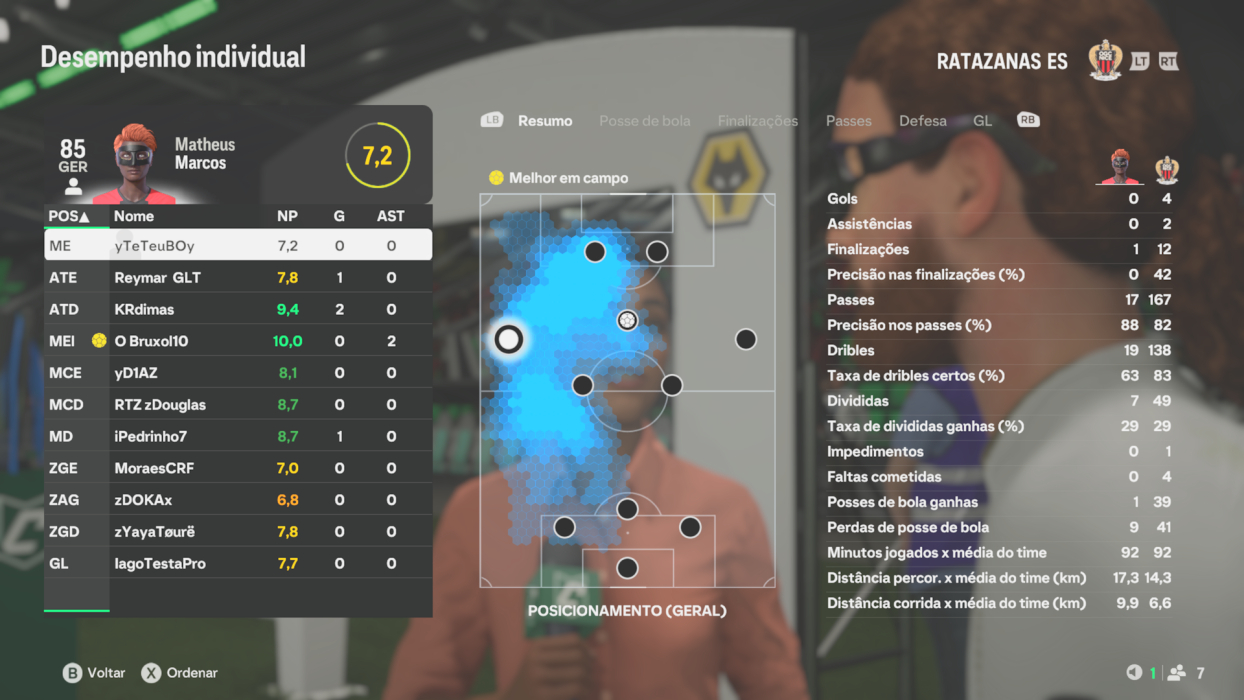Click the Voltar back option

coord(94,673)
